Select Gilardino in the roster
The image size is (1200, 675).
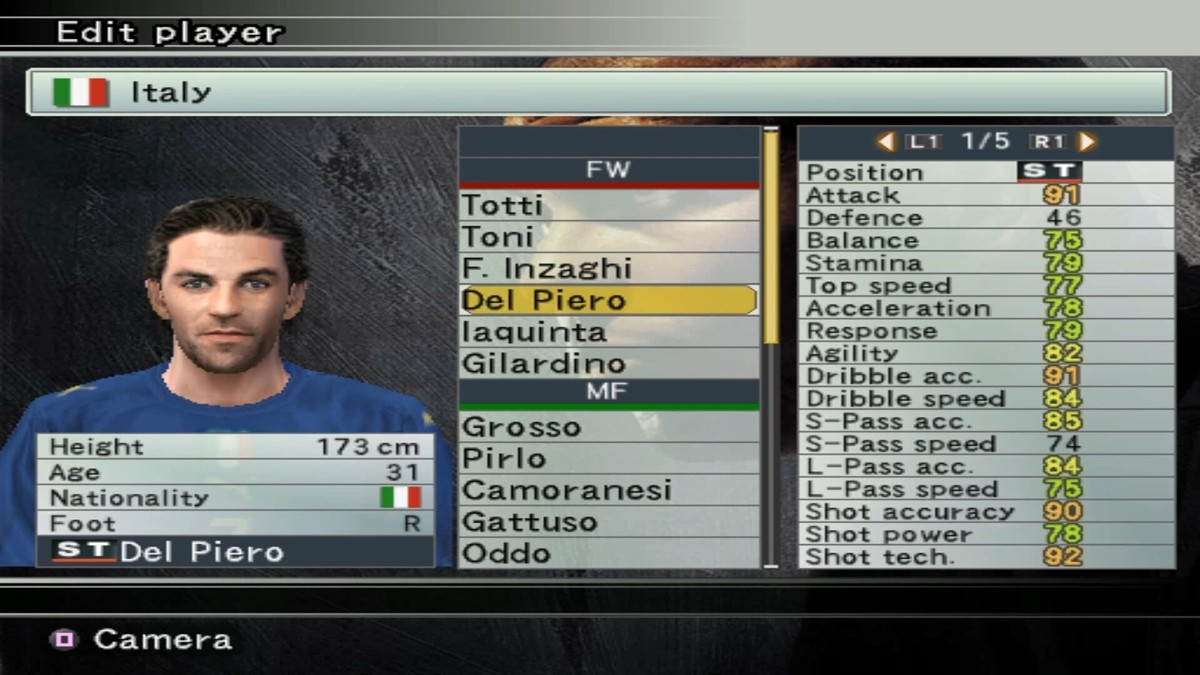[608, 363]
